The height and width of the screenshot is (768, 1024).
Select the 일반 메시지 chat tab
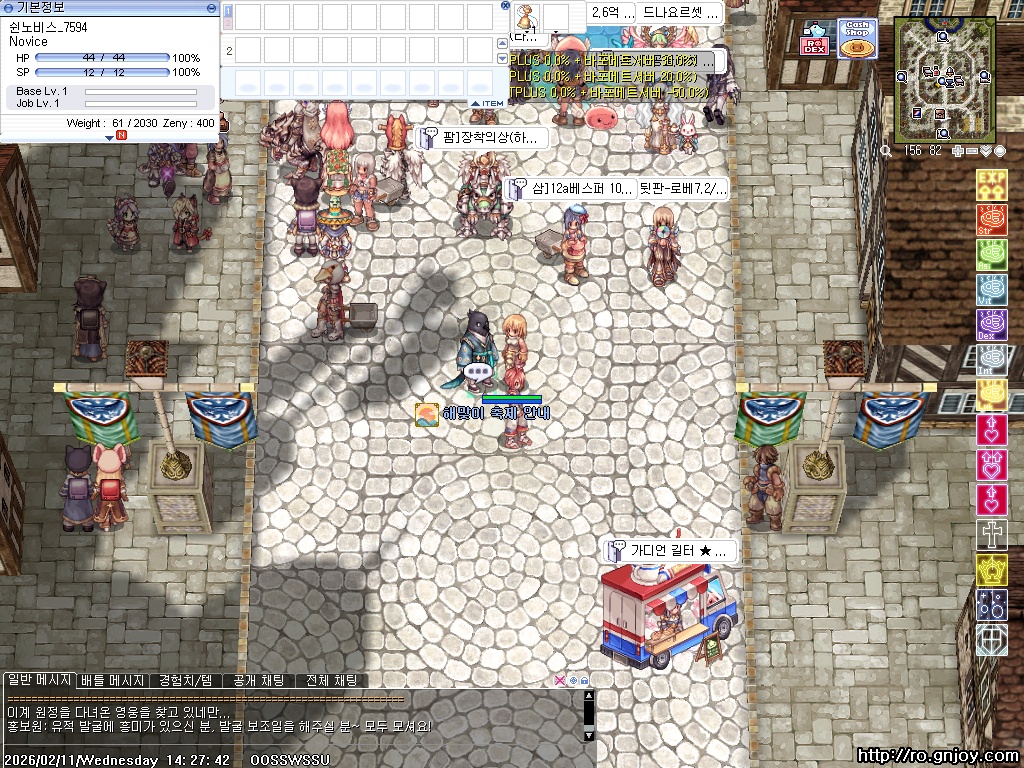point(39,680)
